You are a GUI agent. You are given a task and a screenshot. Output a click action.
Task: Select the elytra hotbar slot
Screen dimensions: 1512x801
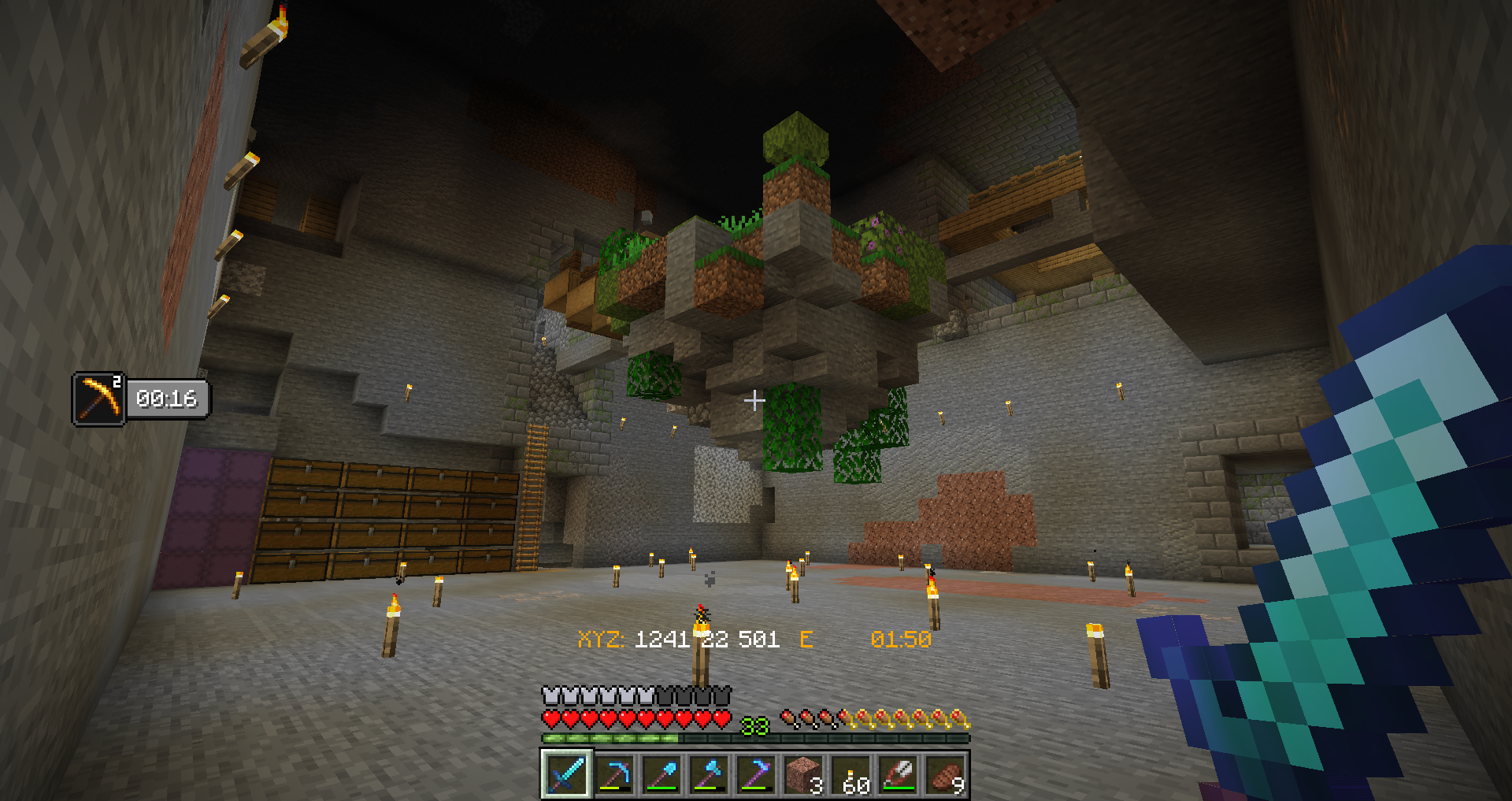[899, 774]
